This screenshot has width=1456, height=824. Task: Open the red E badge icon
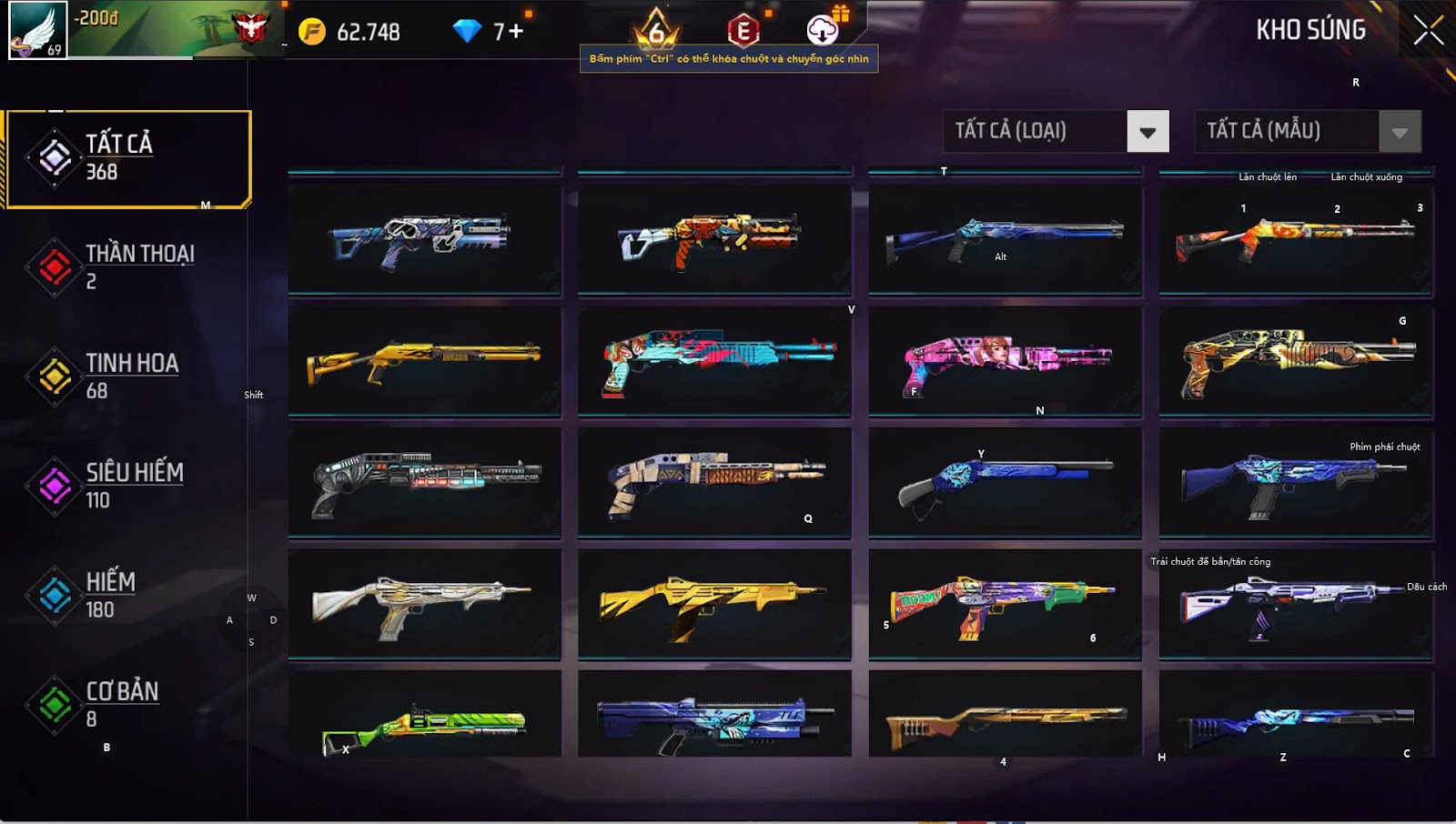pyautogui.click(x=743, y=31)
